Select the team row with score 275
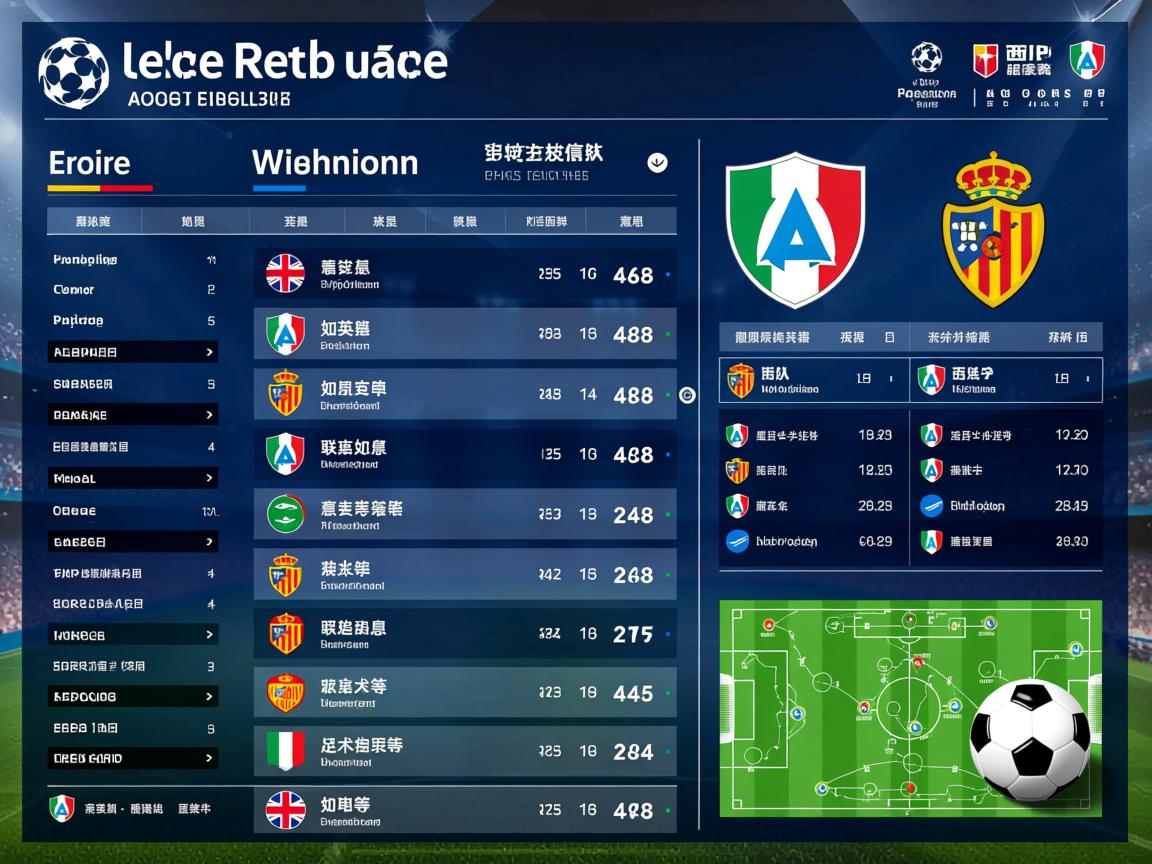Image resolution: width=1152 pixels, height=864 pixels. click(465, 634)
